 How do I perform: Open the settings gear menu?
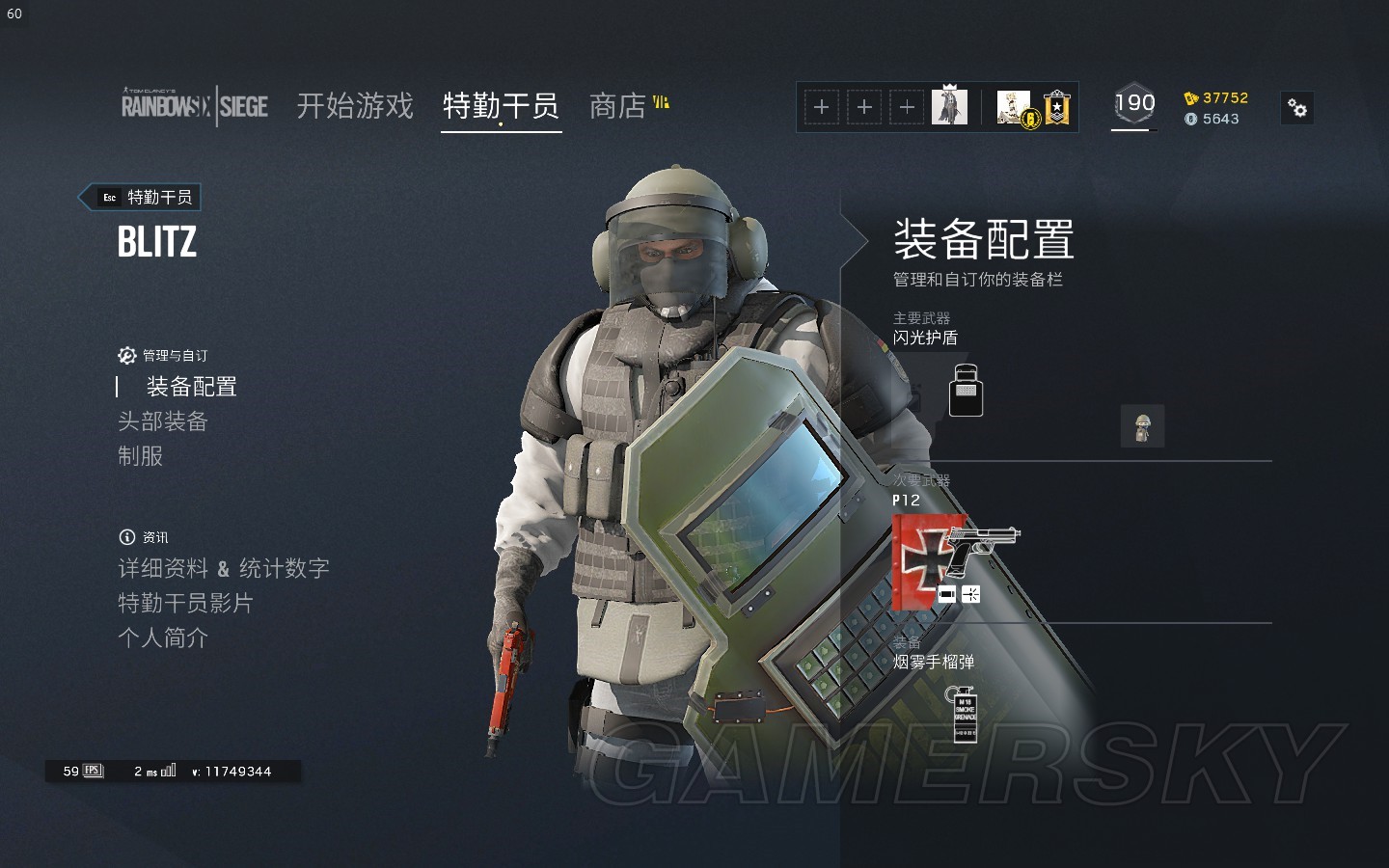1297,108
